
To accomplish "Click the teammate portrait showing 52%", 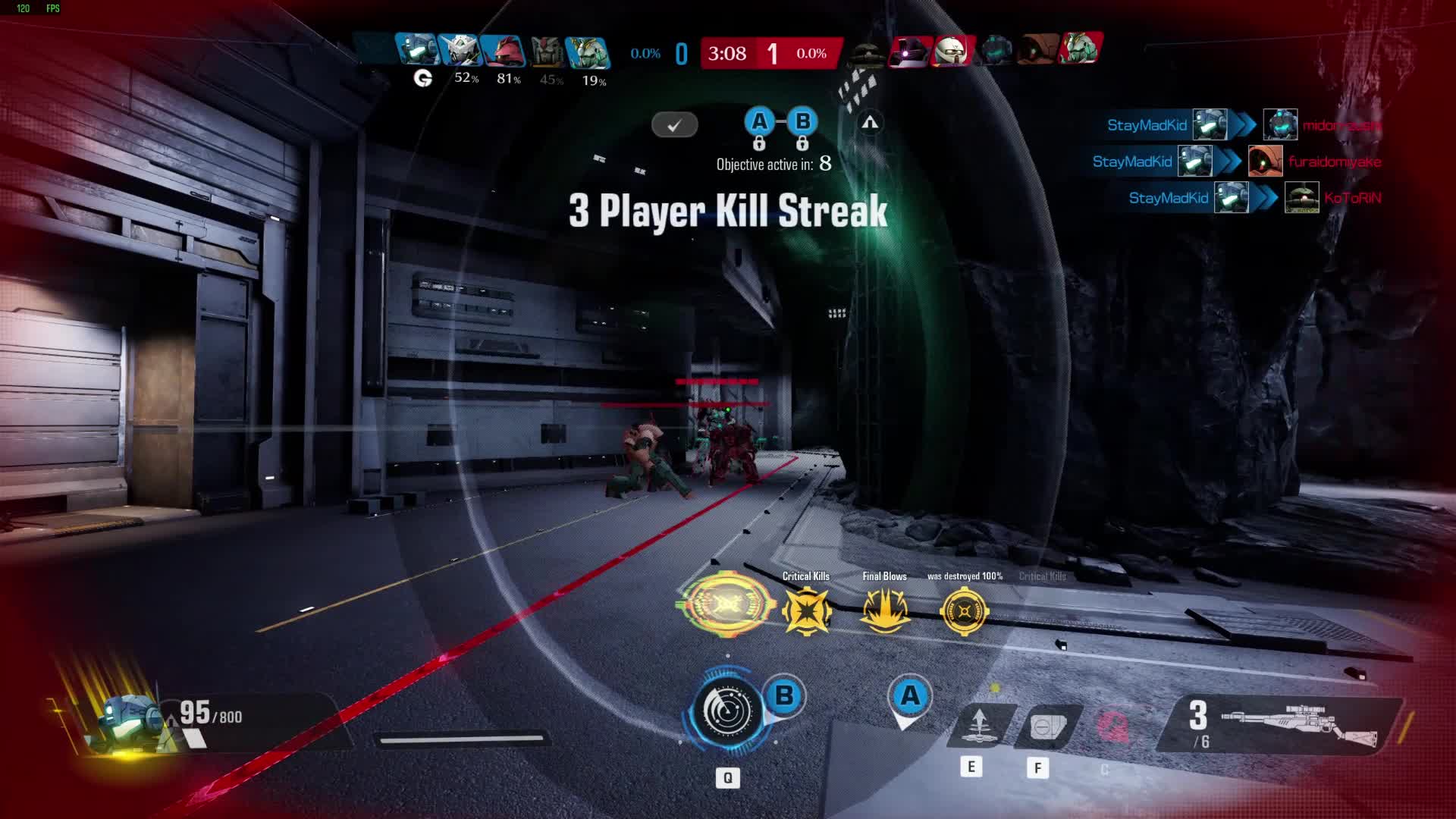I will point(459,52).
